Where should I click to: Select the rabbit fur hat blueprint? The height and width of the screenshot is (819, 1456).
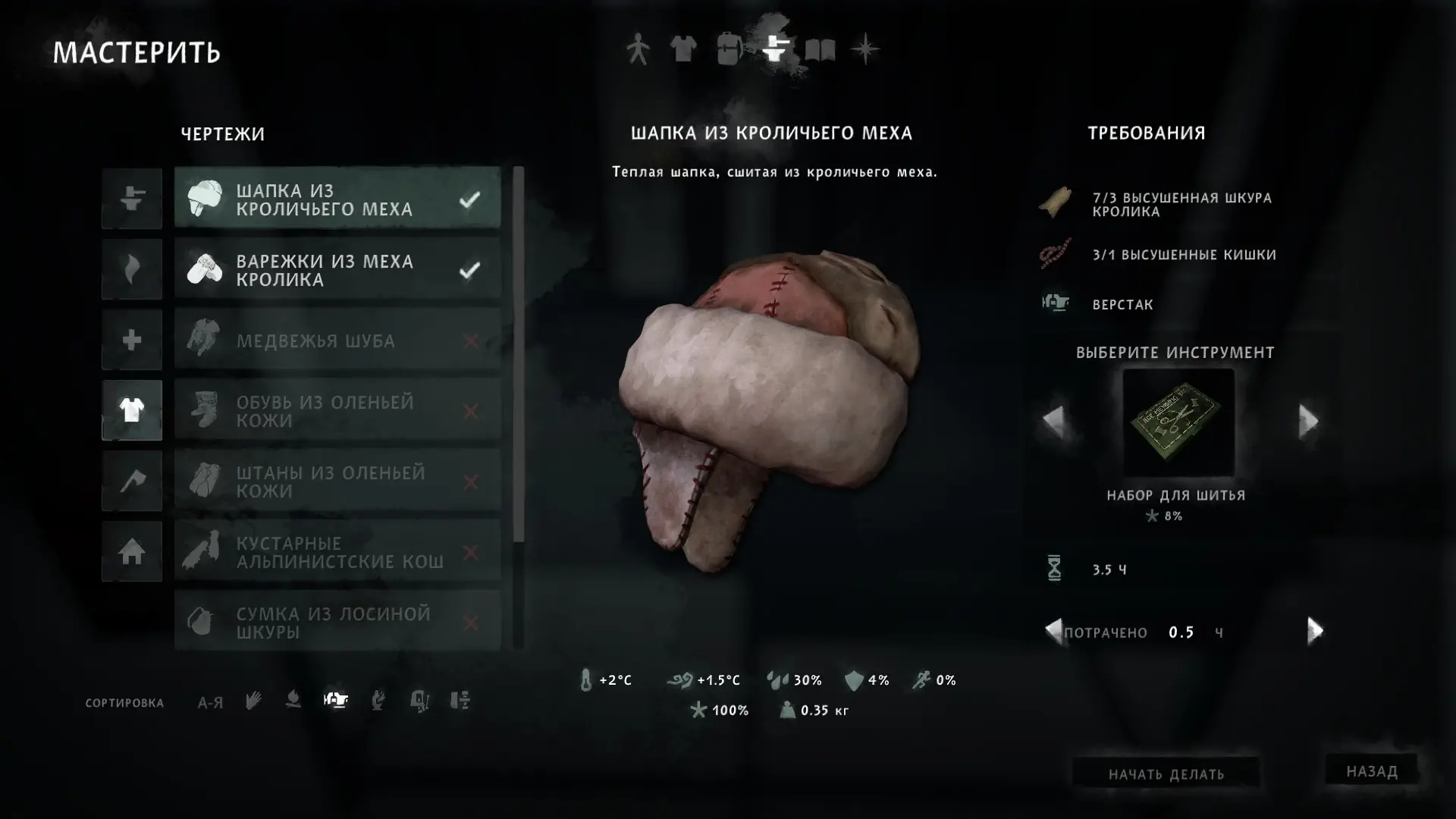[337, 199]
